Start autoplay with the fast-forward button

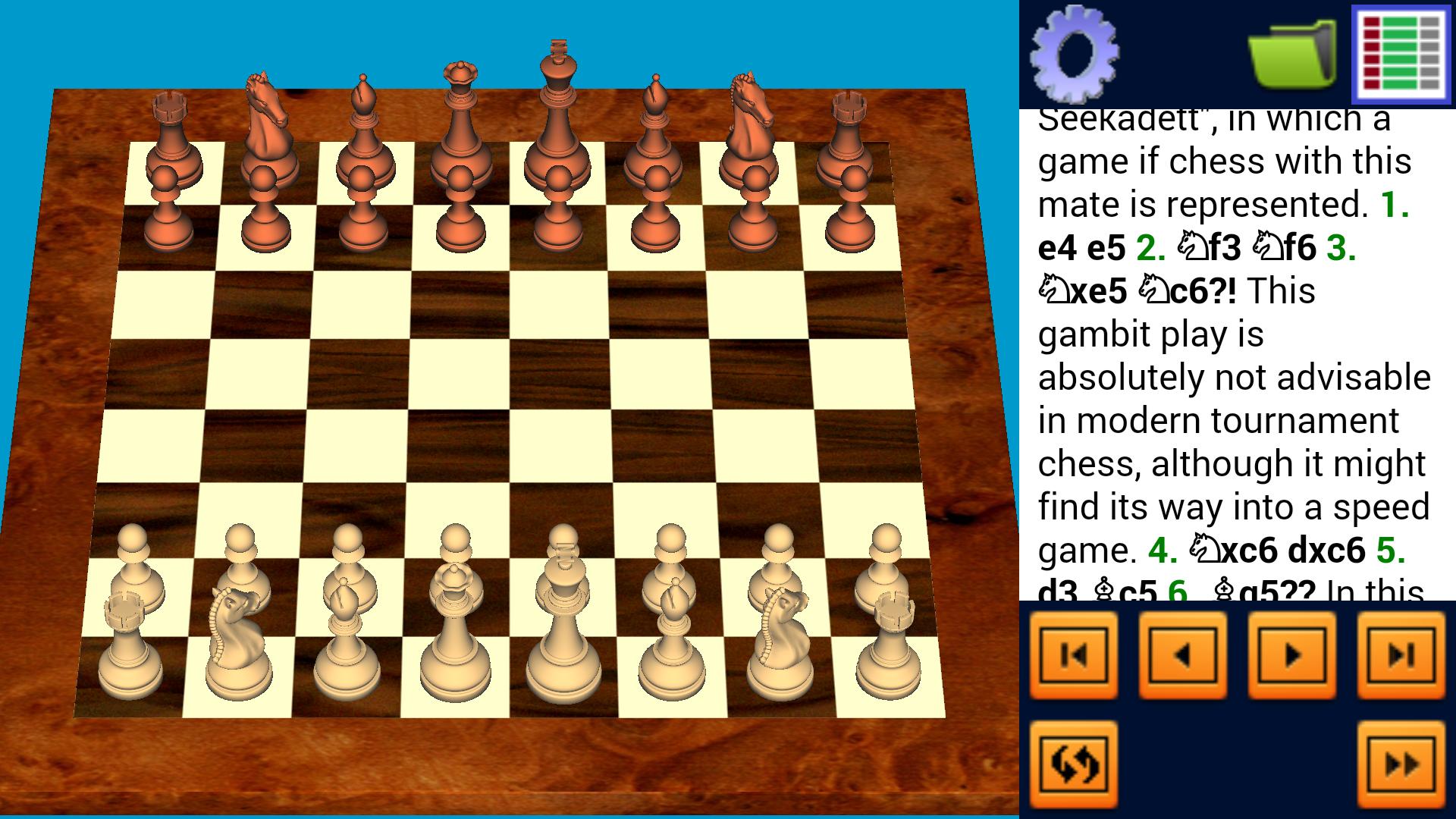(x=1401, y=762)
